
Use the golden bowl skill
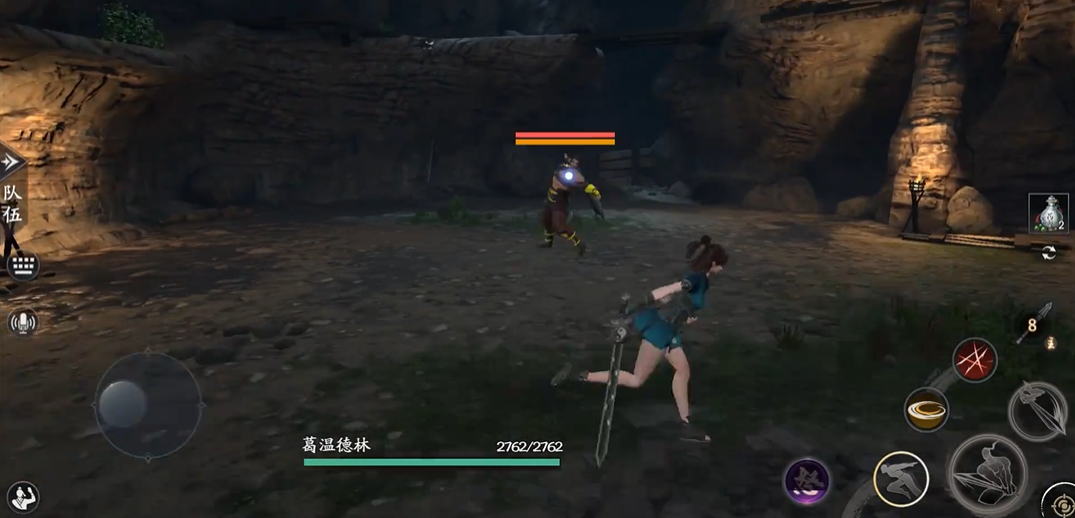click(926, 409)
